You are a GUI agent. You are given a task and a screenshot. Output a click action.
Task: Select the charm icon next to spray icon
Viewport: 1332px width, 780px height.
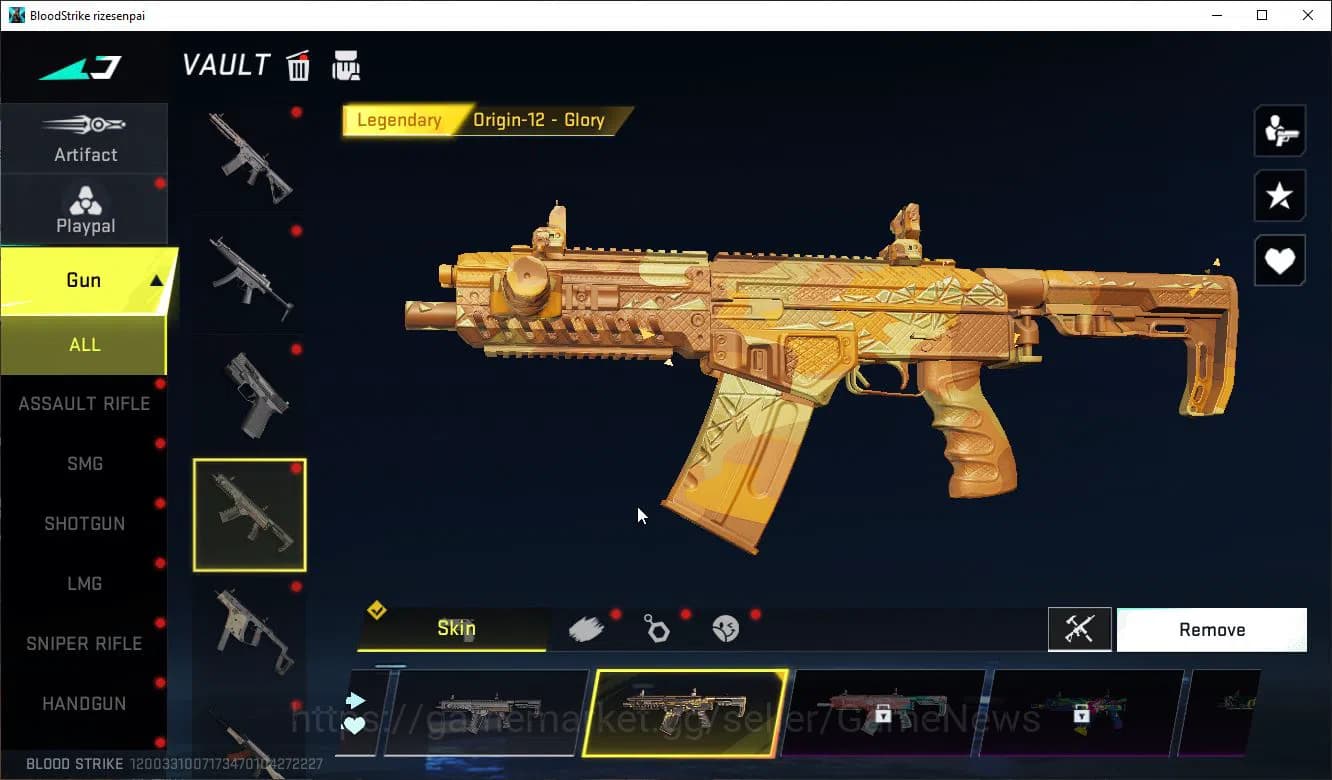click(658, 628)
